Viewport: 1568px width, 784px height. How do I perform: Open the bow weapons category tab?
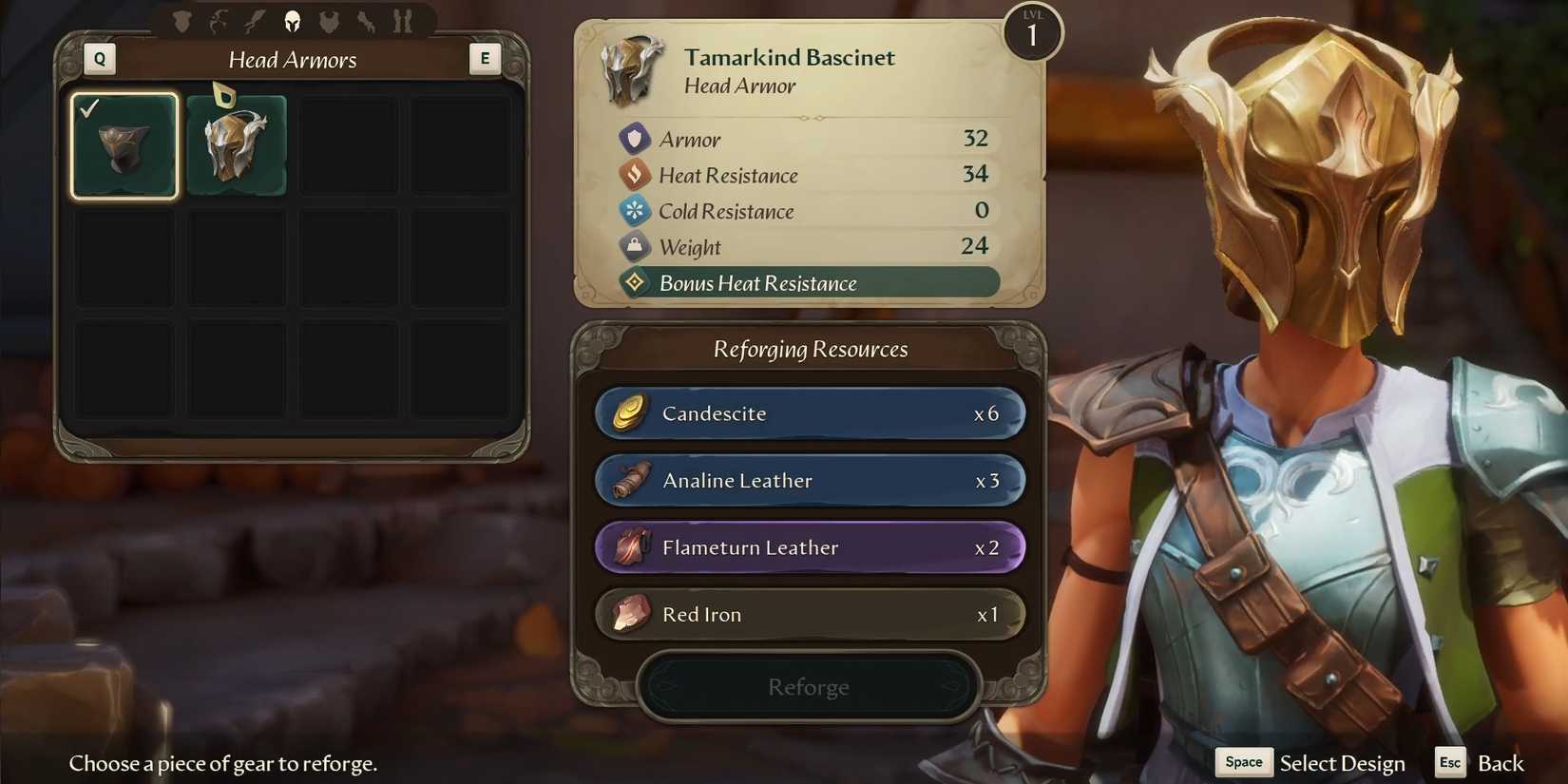coord(219,21)
